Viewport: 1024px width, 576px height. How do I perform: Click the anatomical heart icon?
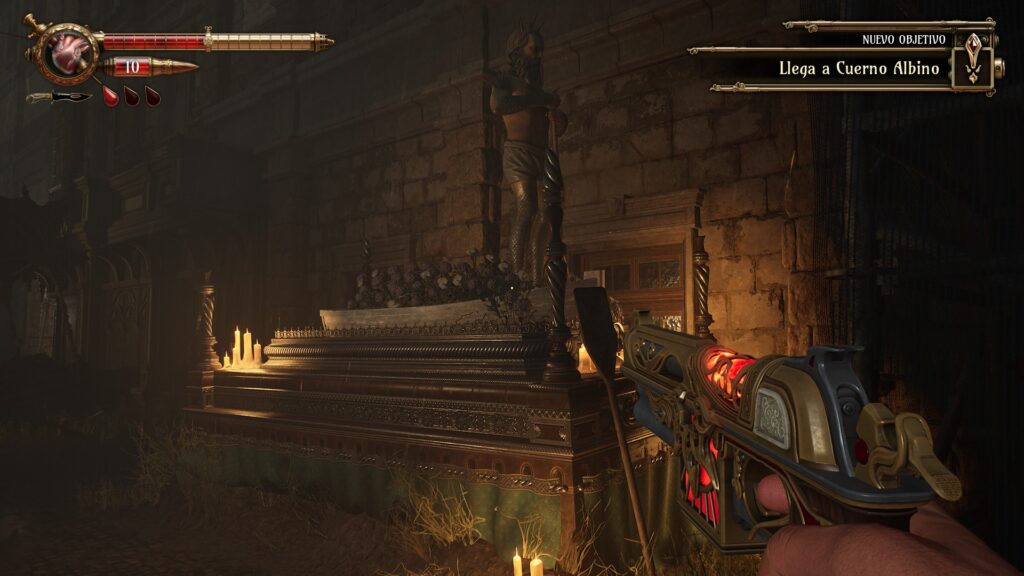coord(67,54)
